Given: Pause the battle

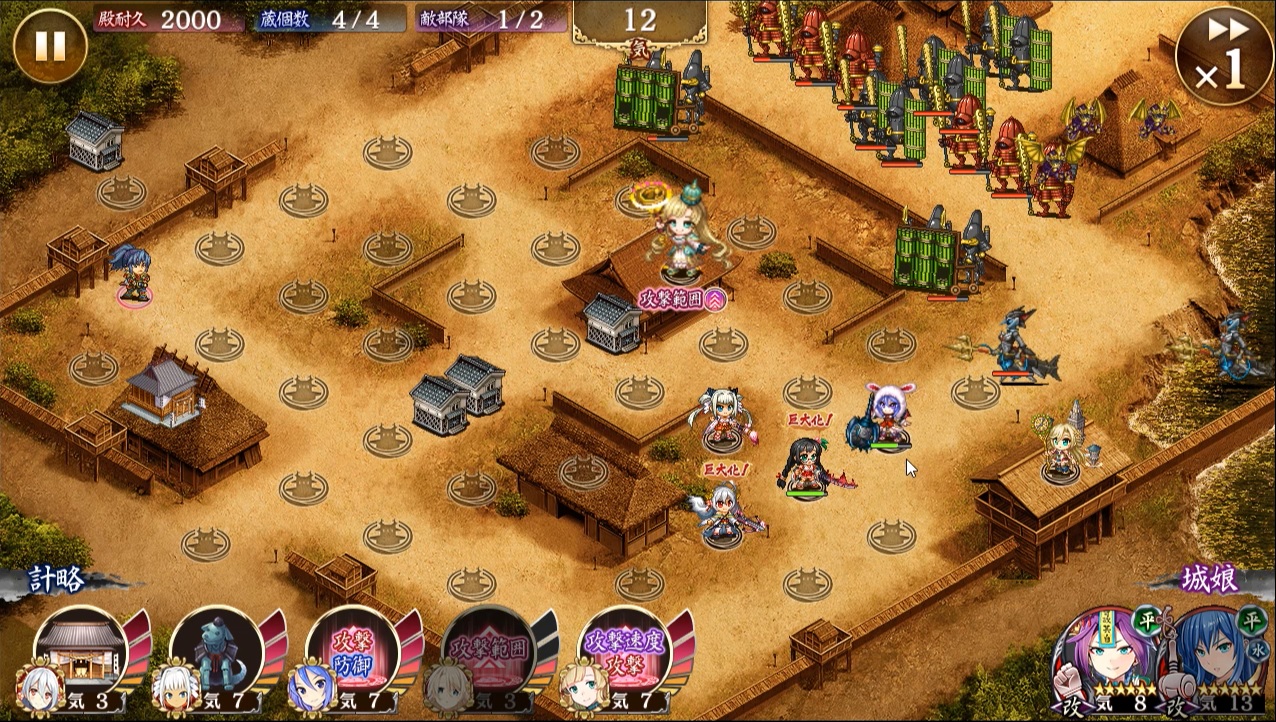Looking at the screenshot, I should [x=50, y=45].
